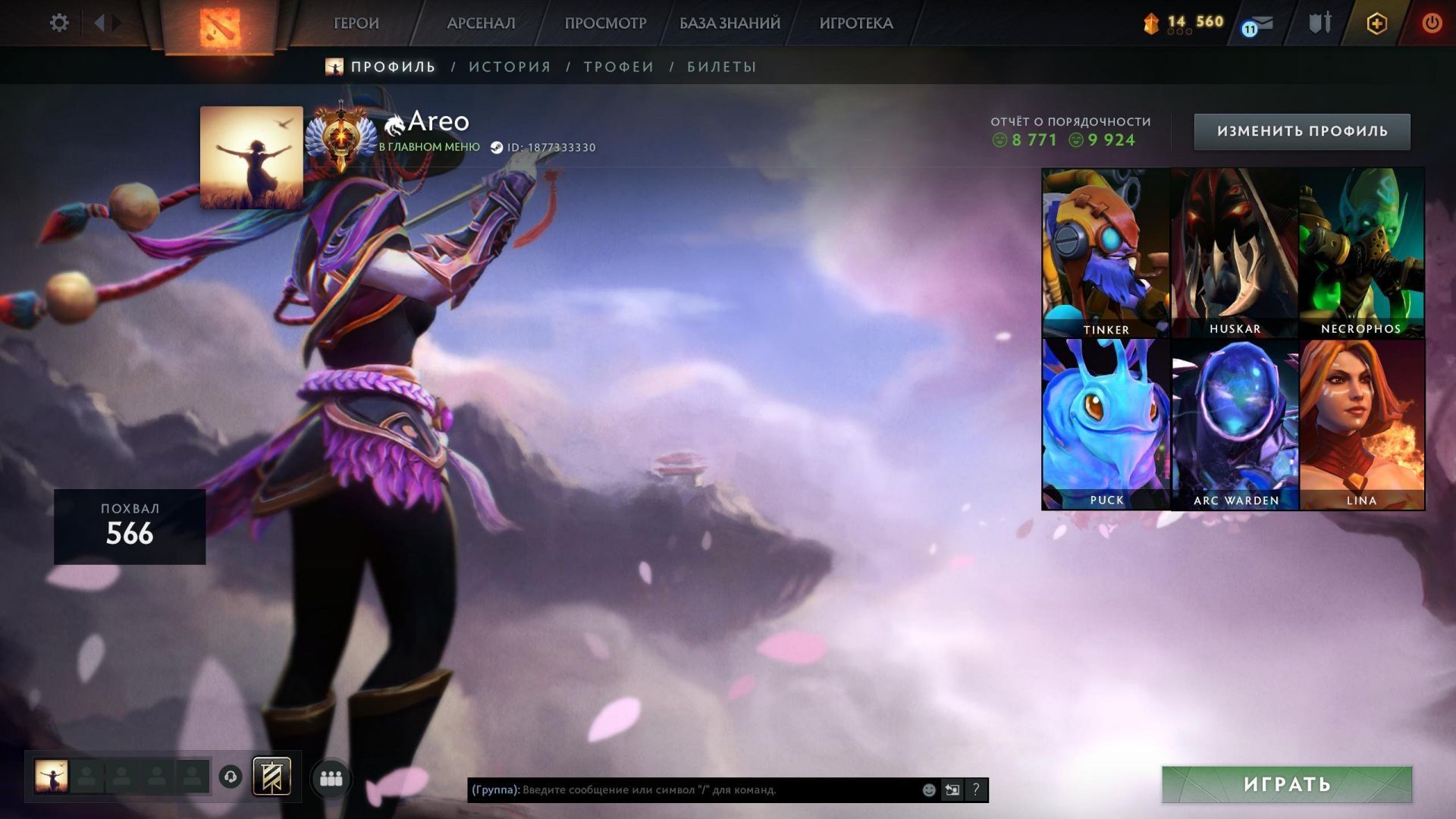Open the База знаний menu
Screen dimensions: 1456x819
730,24
